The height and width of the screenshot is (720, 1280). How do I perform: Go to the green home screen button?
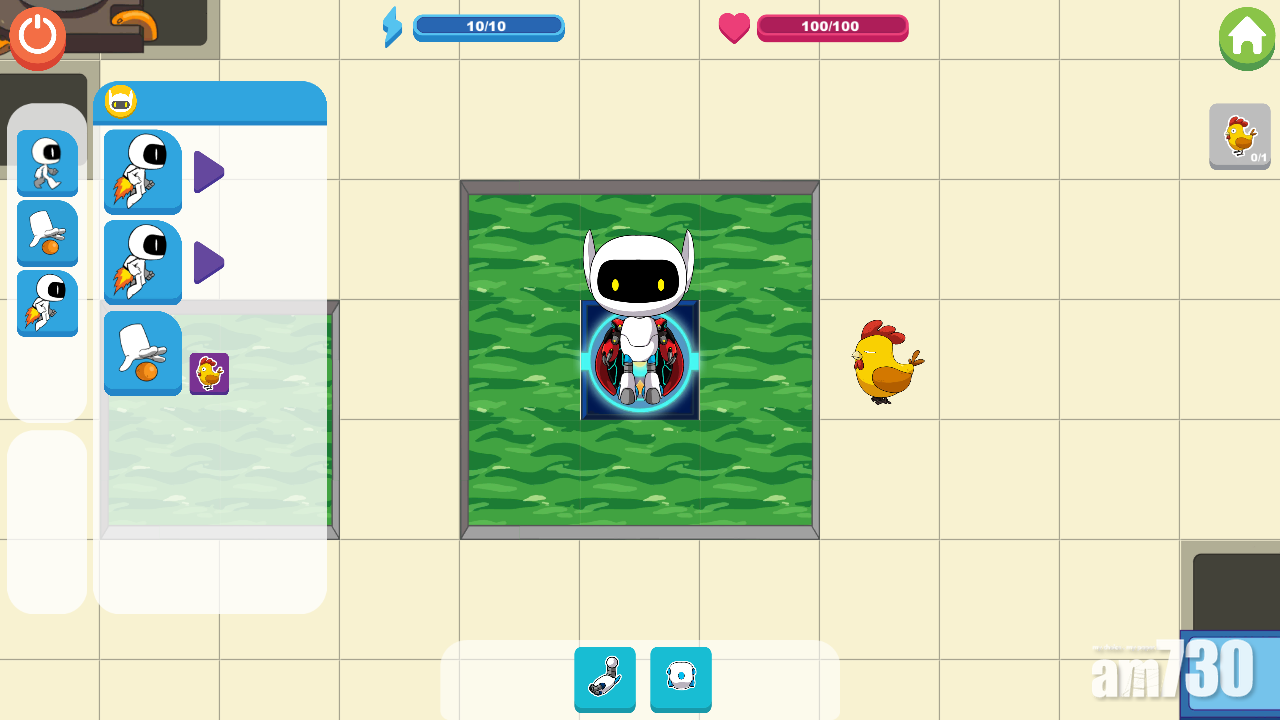coord(1247,38)
